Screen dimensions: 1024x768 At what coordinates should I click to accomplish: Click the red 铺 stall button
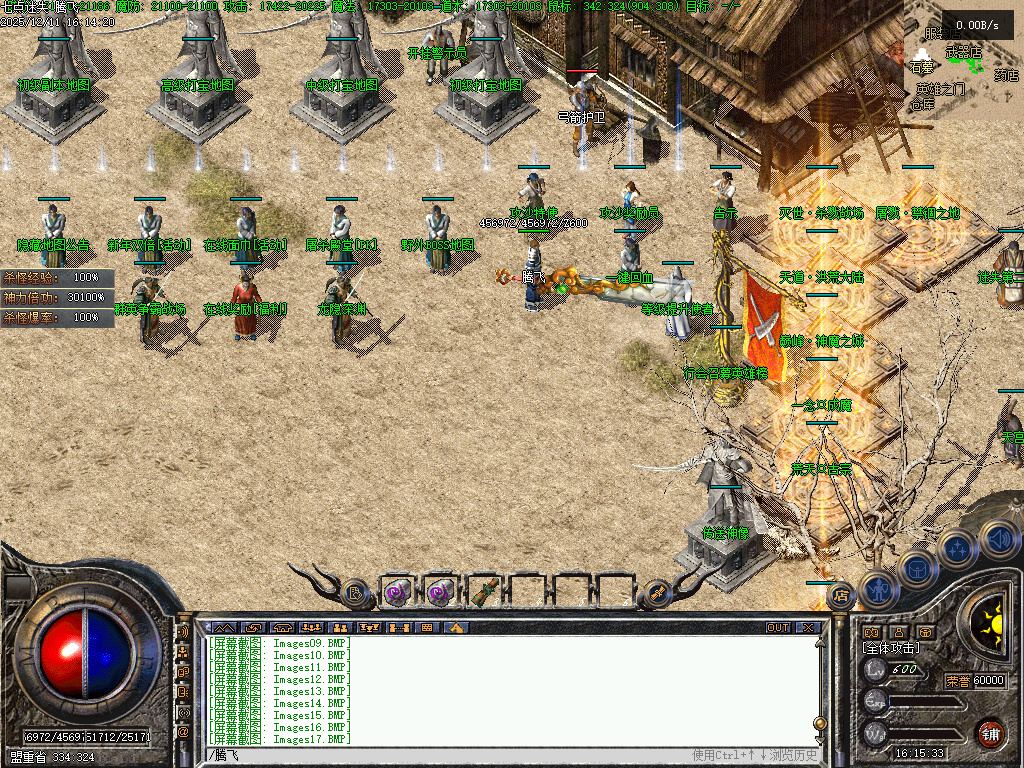pyautogui.click(x=990, y=733)
